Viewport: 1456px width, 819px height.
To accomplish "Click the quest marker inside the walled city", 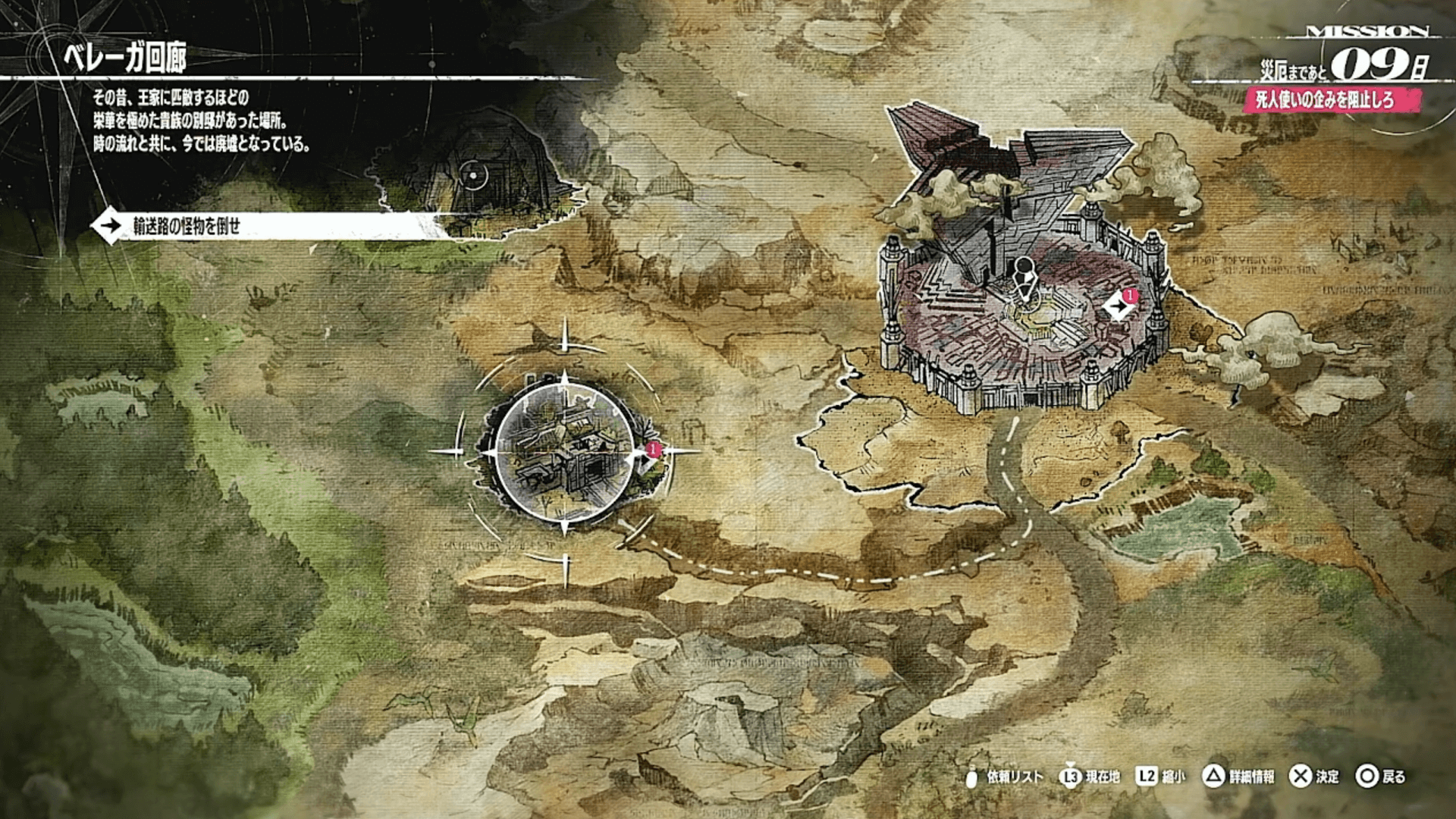I will [x=1118, y=306].
